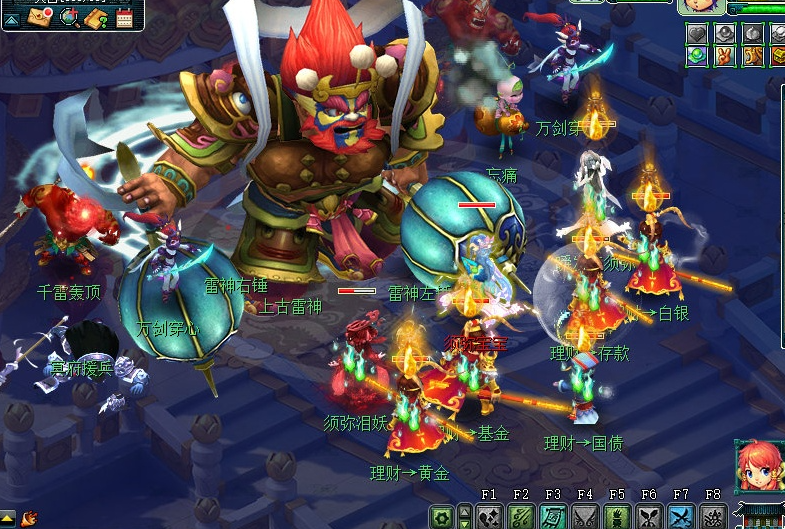Use the F3 teal scroll skill

(x=553, y=517)
